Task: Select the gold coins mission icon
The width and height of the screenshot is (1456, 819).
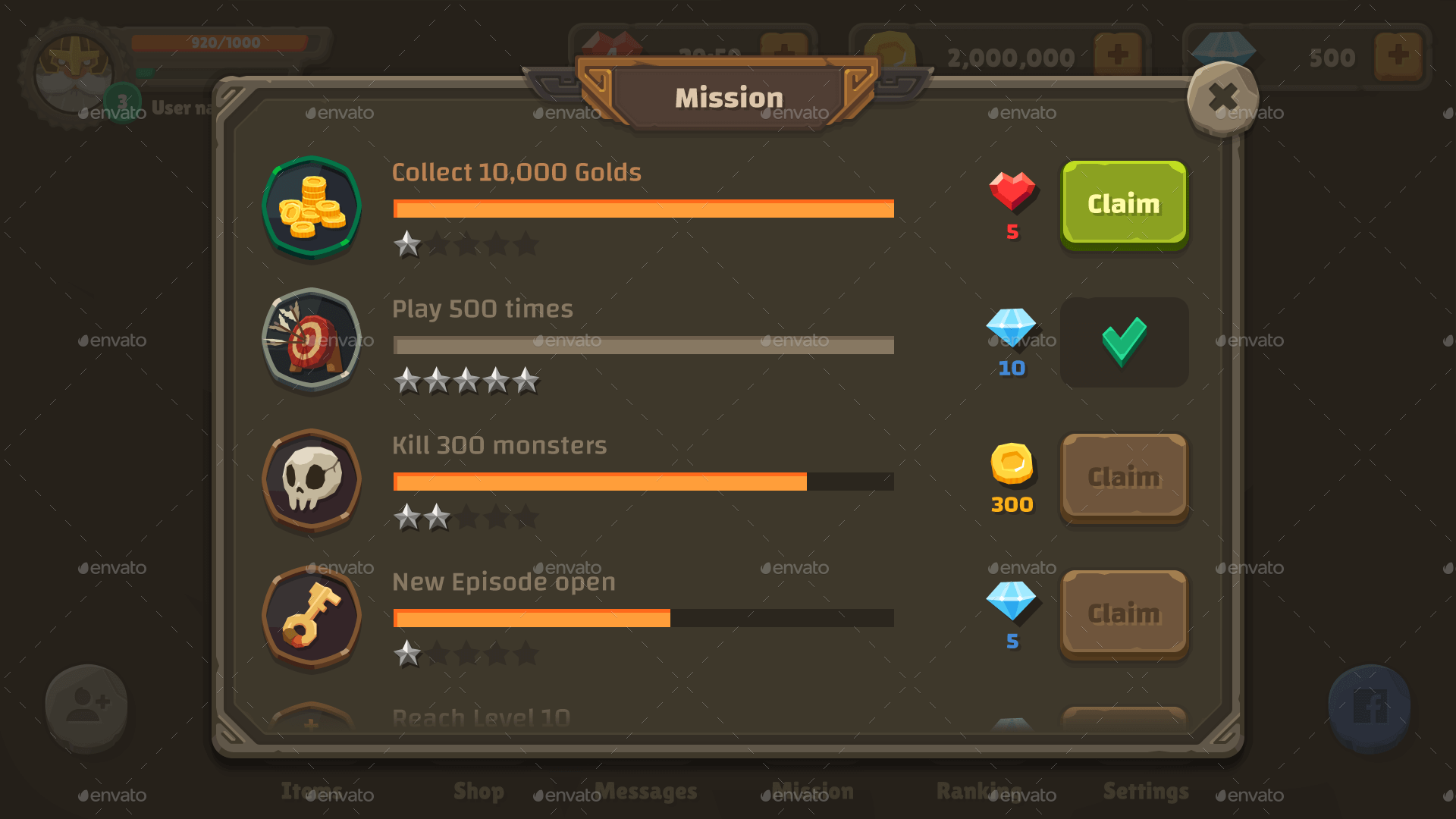Action: click(311, 207)
